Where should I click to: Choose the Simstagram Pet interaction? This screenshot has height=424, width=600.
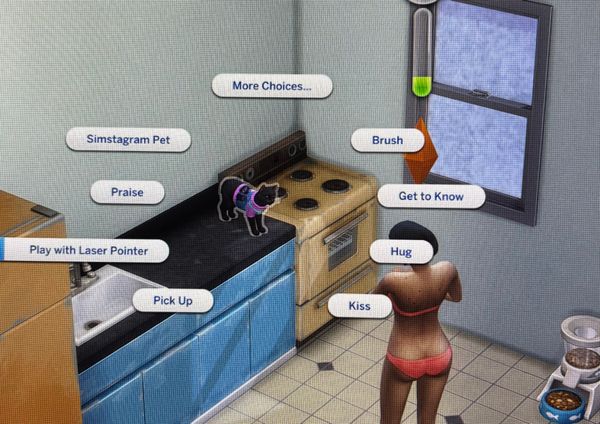[x=128, y=140]
